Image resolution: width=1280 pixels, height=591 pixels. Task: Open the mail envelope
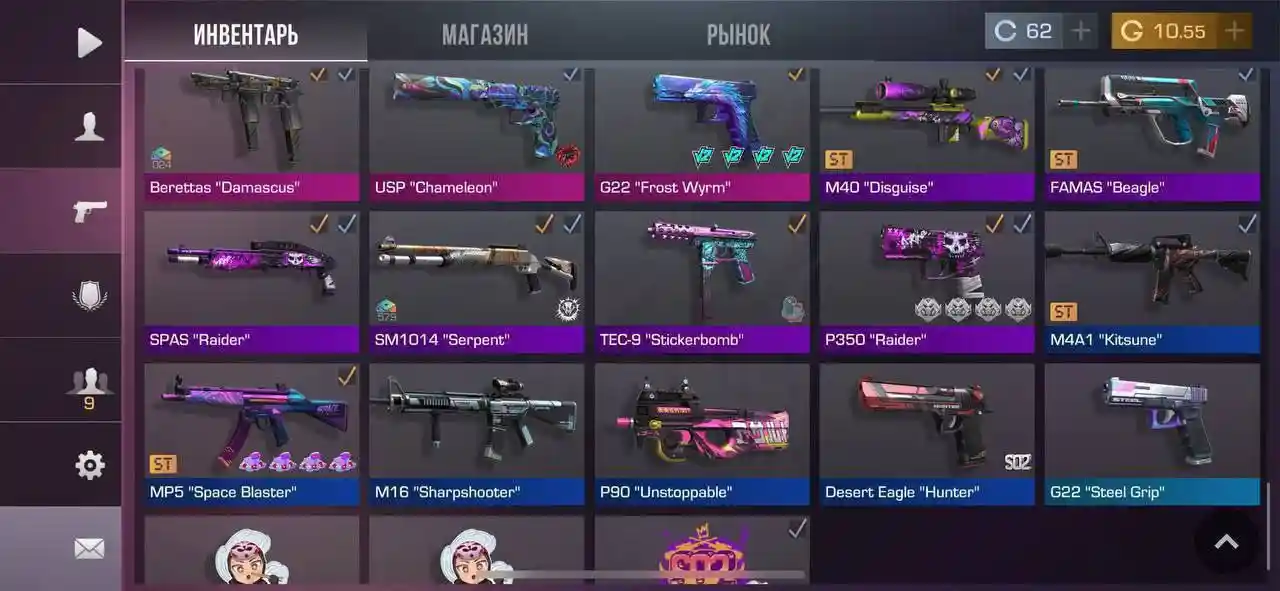tap(89, 548)
